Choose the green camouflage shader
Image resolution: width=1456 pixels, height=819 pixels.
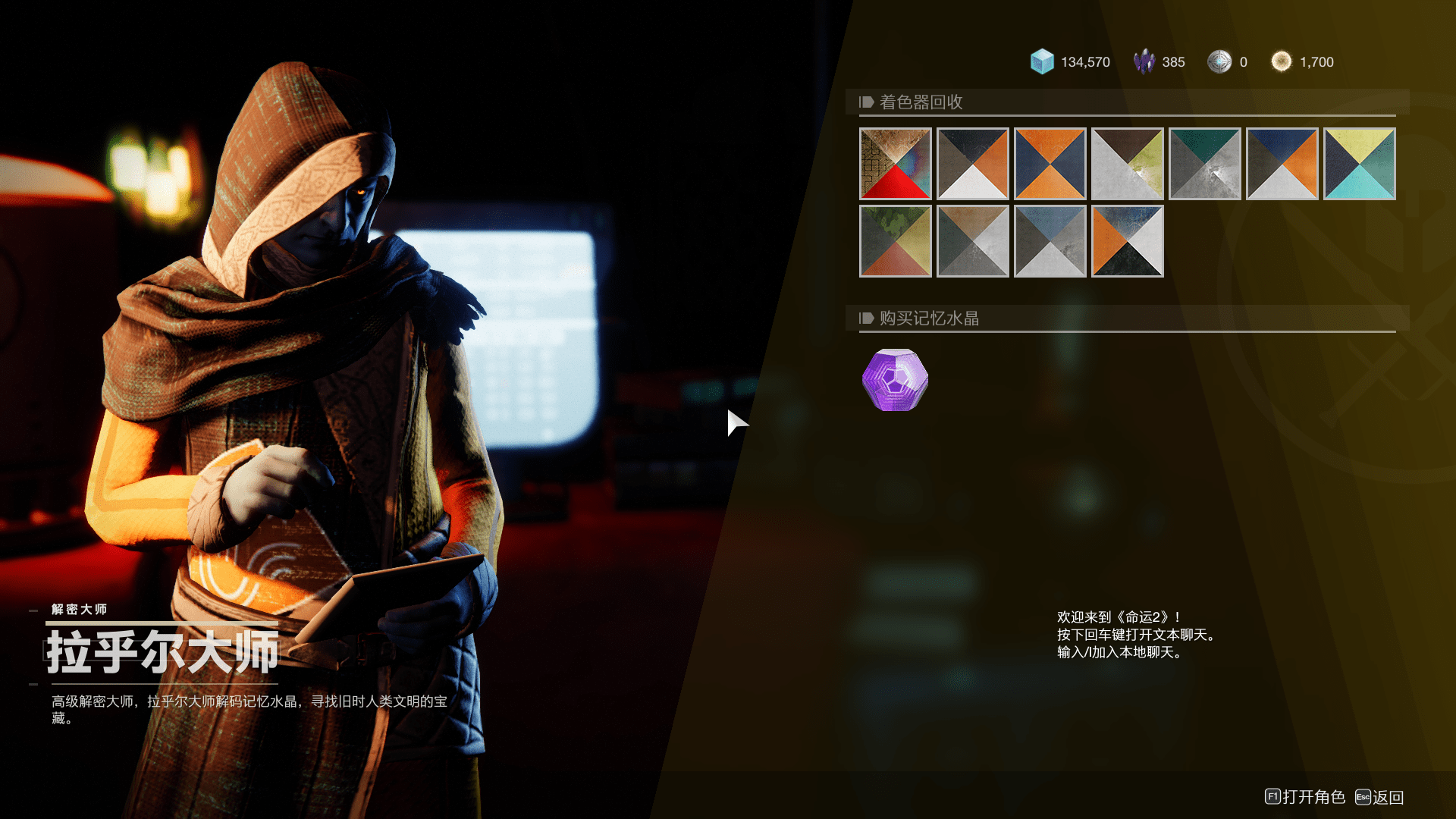coord(895,241)
